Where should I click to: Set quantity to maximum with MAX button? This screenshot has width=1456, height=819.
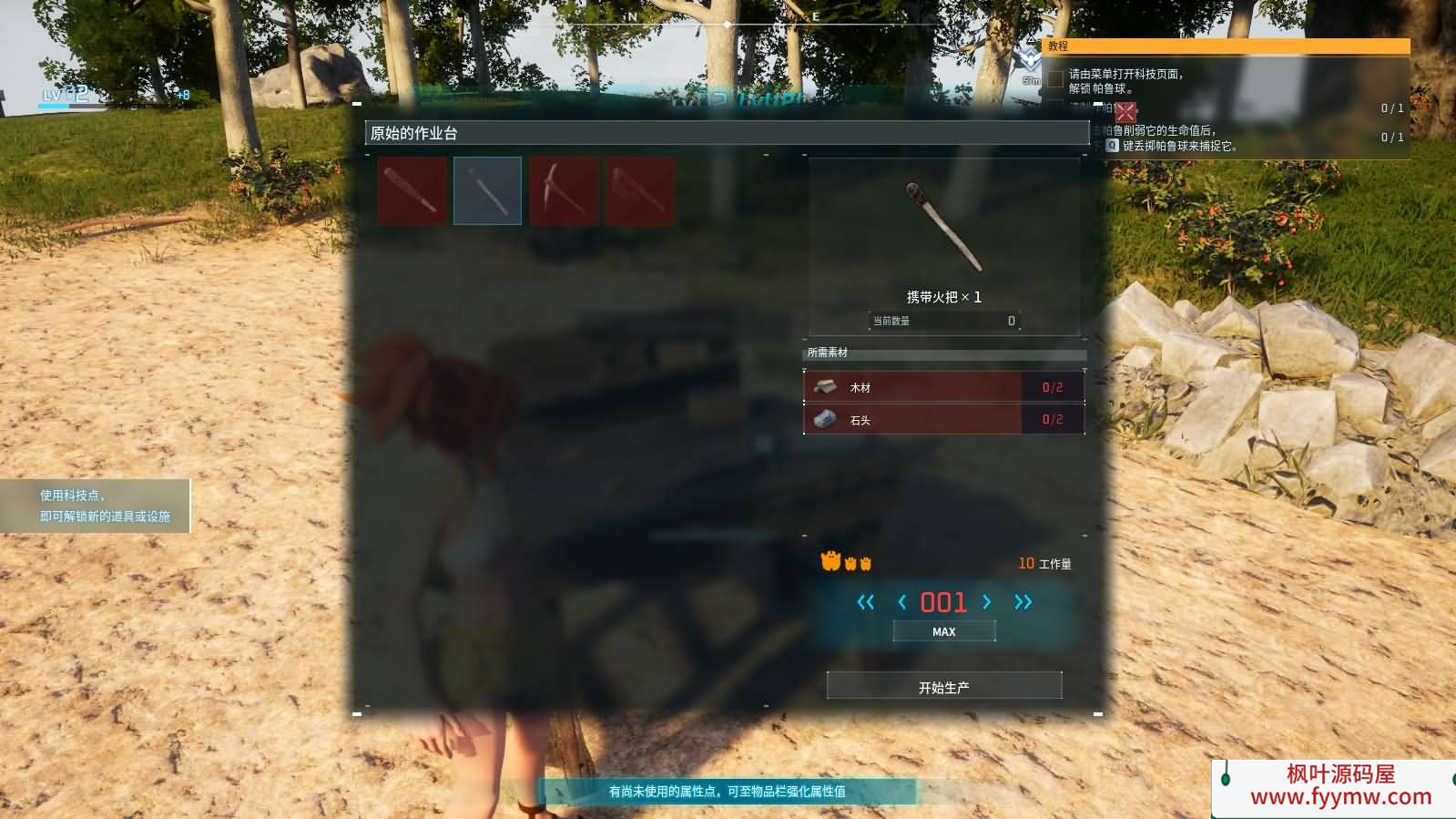pos(943,631)
